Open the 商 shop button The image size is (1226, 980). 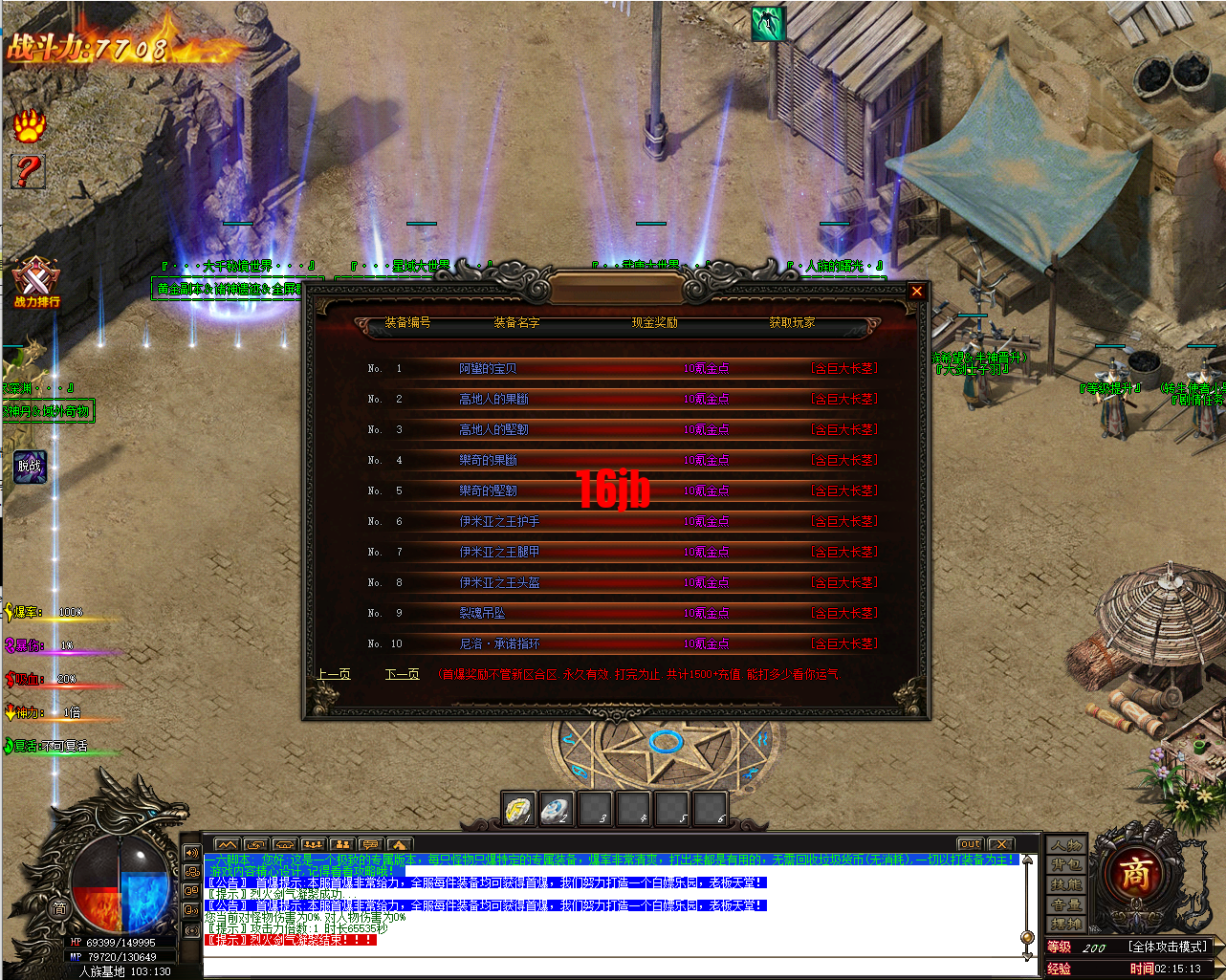click(1135, 873)
